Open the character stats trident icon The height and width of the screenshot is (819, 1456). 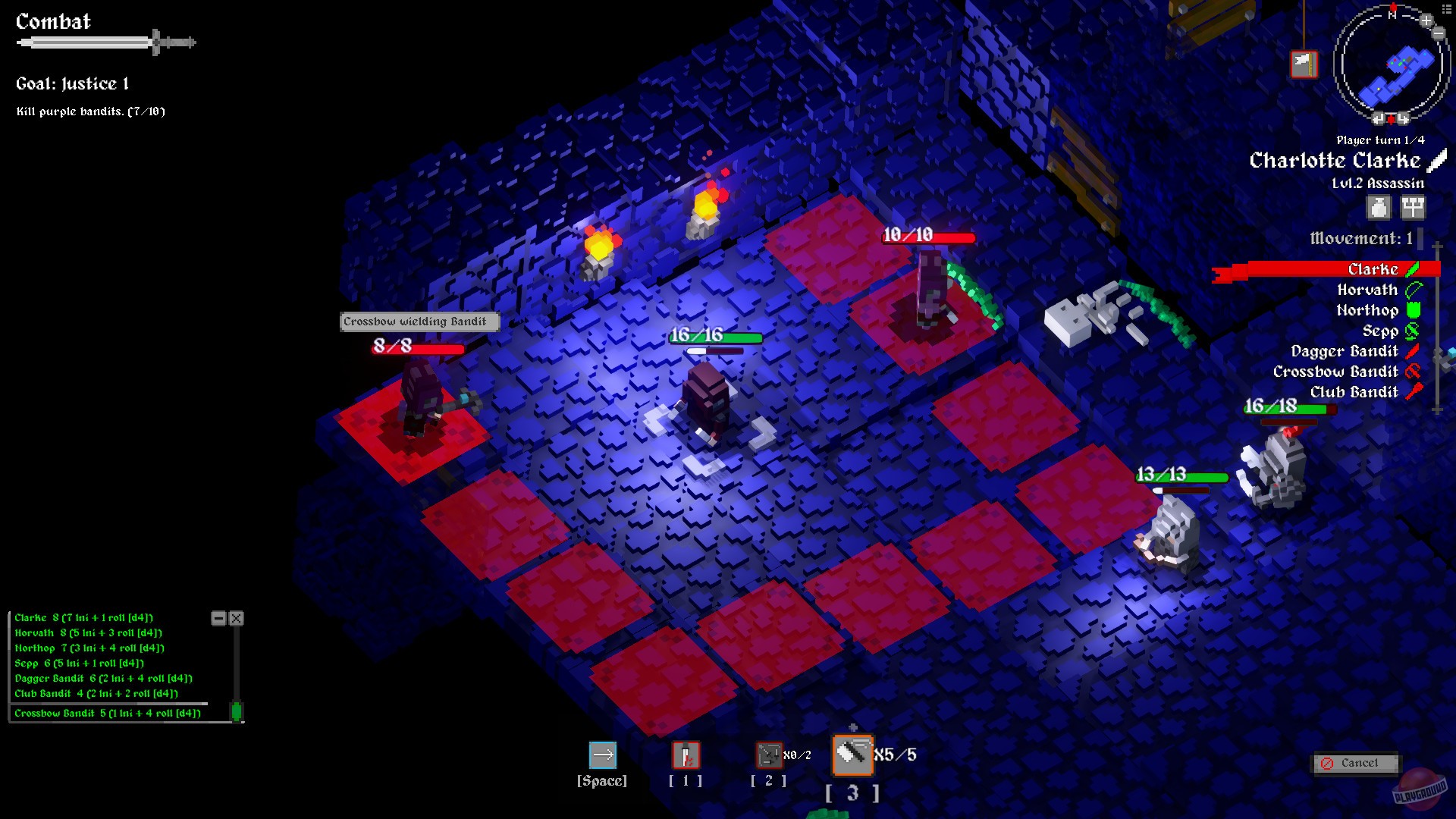coord(1412,208)
